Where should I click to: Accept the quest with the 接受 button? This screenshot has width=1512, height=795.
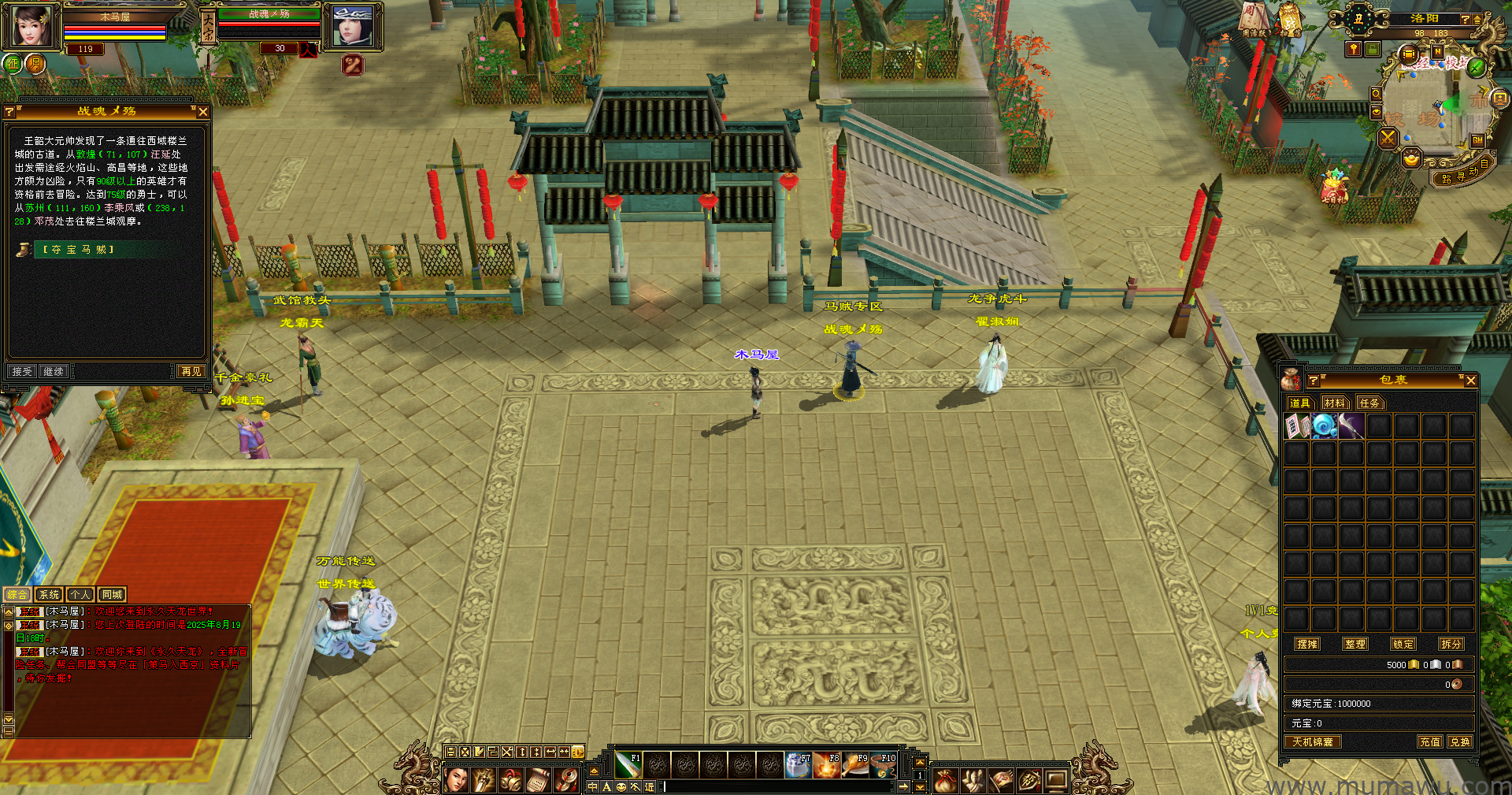click(22, 371)
